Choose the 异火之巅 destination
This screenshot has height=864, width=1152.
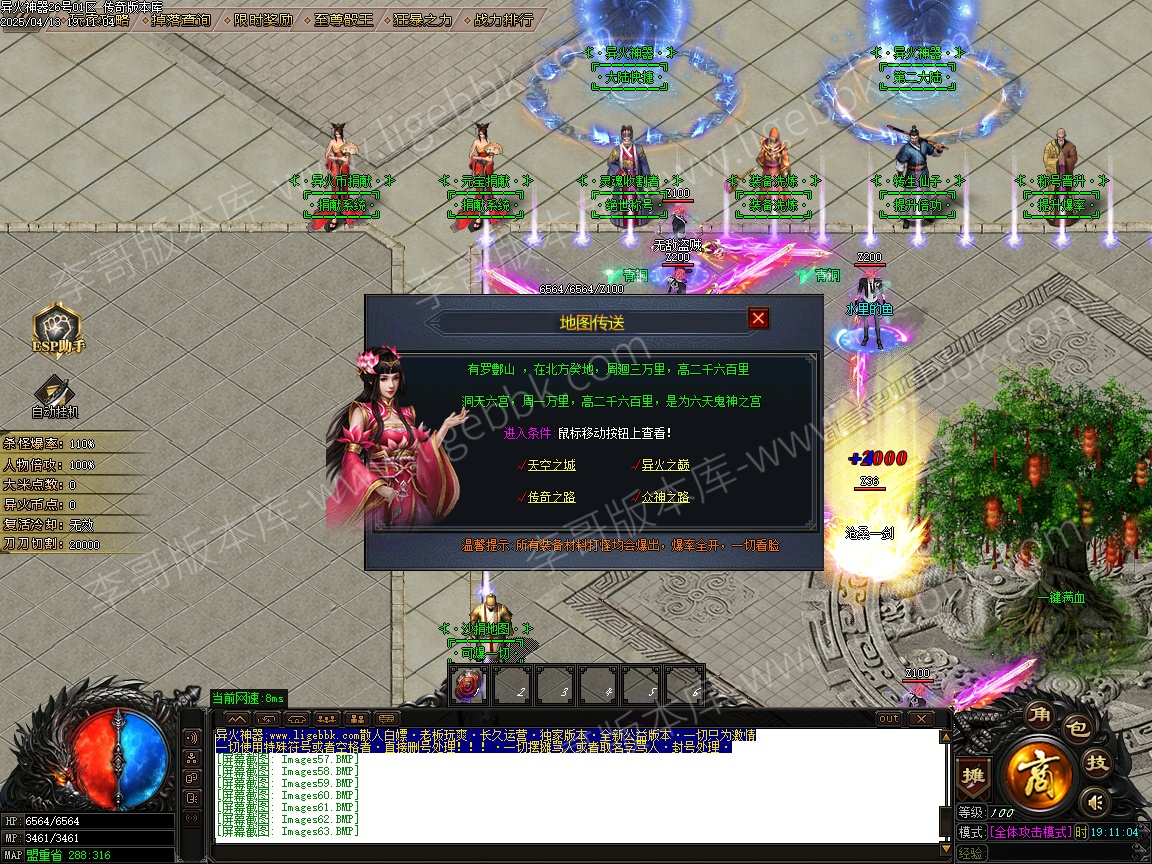click(665, 465)
